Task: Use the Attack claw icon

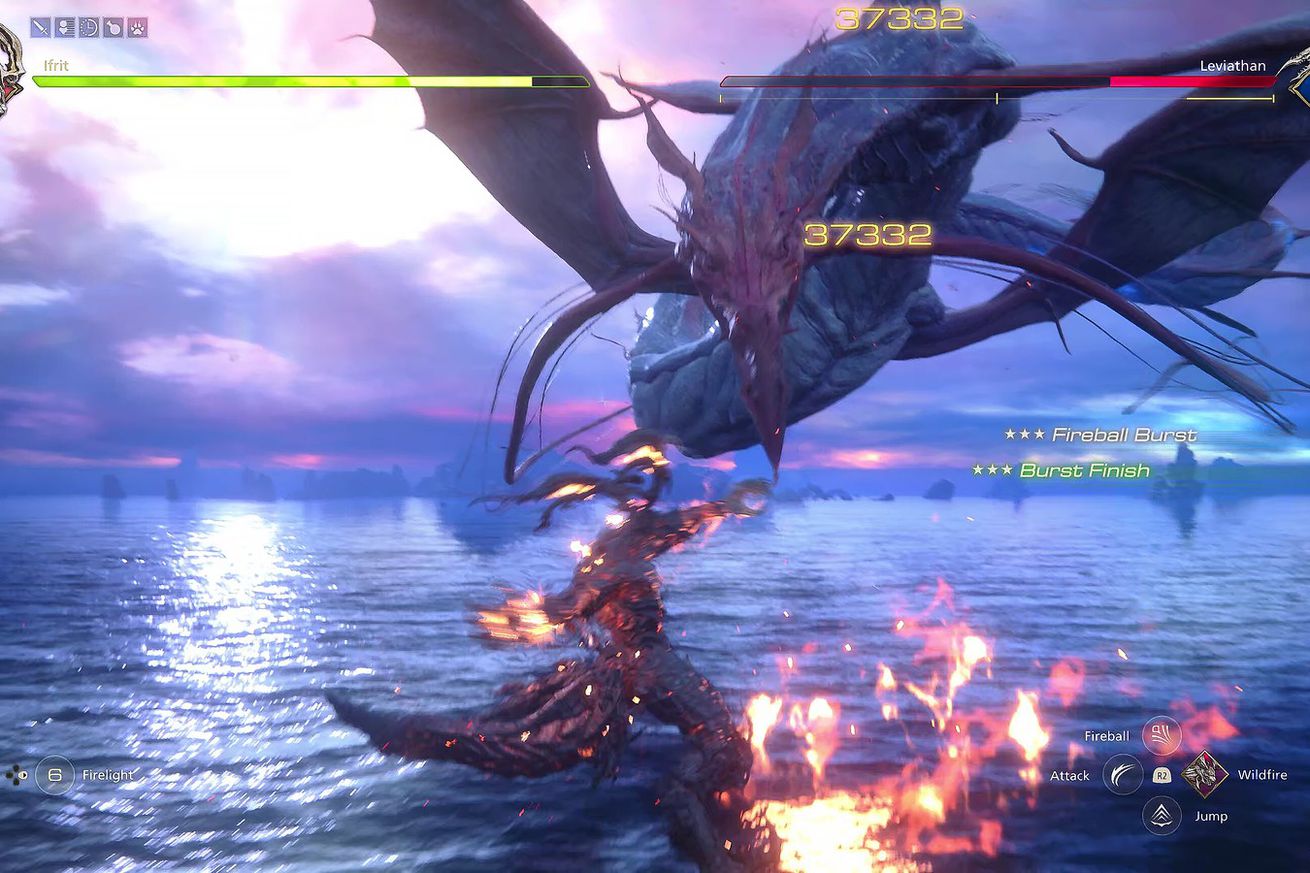Action: point(1123,775)
